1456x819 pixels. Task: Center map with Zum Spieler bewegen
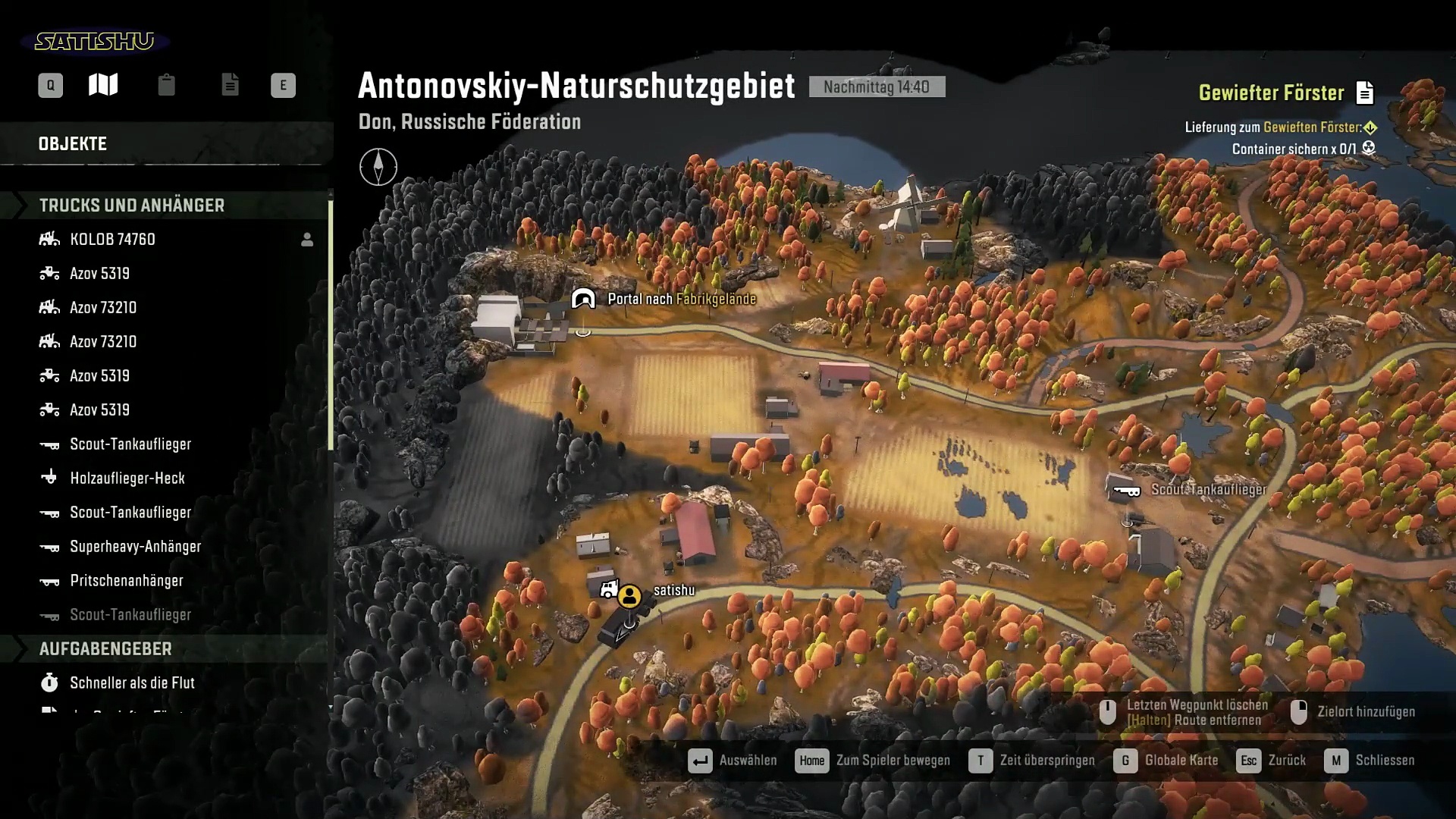[873, 761]
